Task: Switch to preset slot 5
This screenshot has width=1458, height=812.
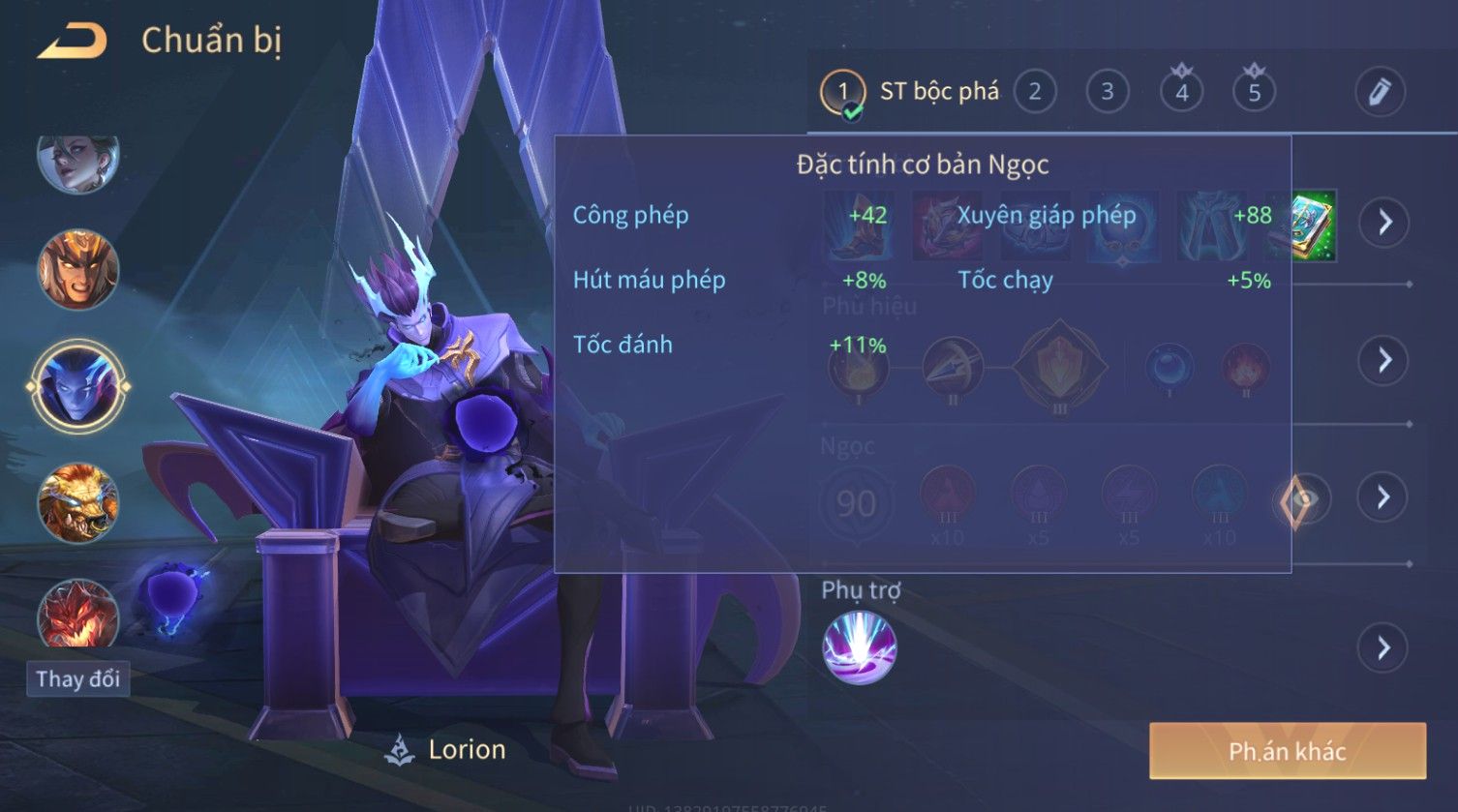Action: [x=1254, y=92]
